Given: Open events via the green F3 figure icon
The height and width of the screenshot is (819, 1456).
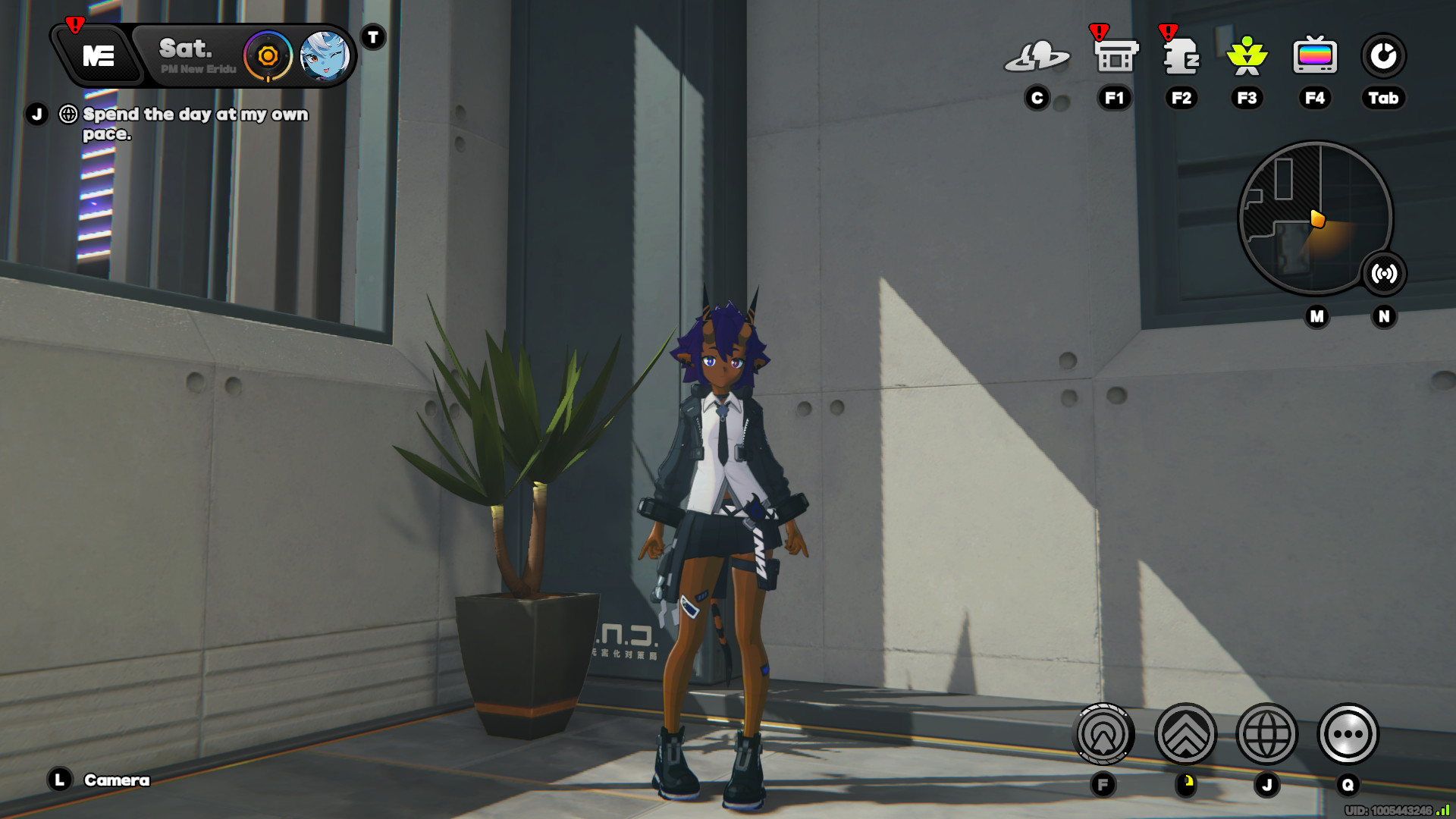Looking at the screenshot, I should coord(1247,57).
